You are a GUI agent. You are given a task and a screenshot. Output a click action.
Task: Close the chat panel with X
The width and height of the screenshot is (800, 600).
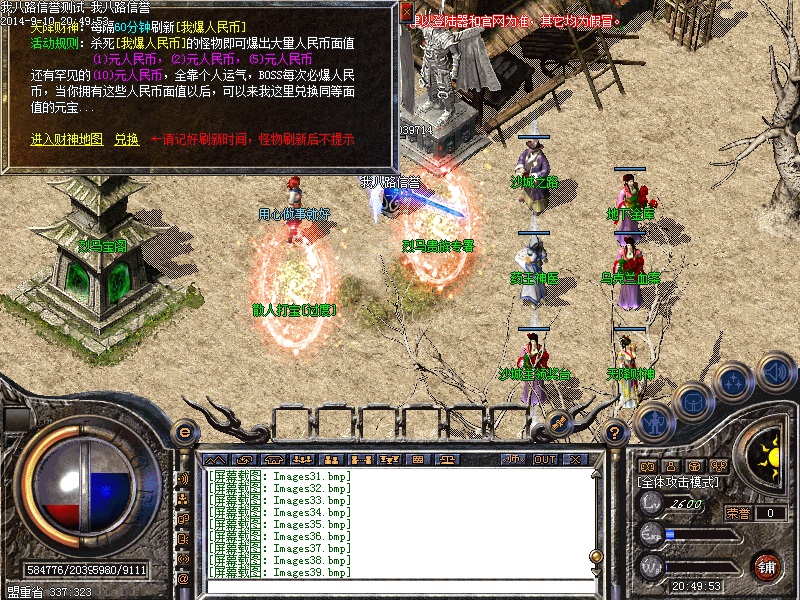click(x=574, y=459)
